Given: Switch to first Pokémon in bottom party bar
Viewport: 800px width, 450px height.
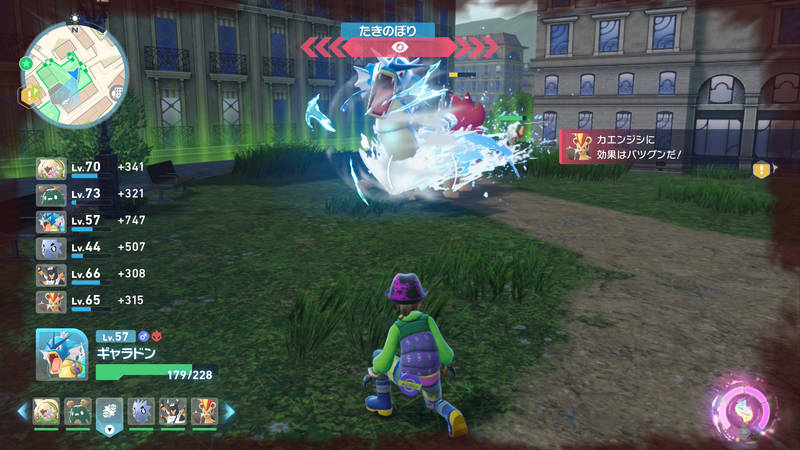Looking at the screenshot, I should 47,411.
